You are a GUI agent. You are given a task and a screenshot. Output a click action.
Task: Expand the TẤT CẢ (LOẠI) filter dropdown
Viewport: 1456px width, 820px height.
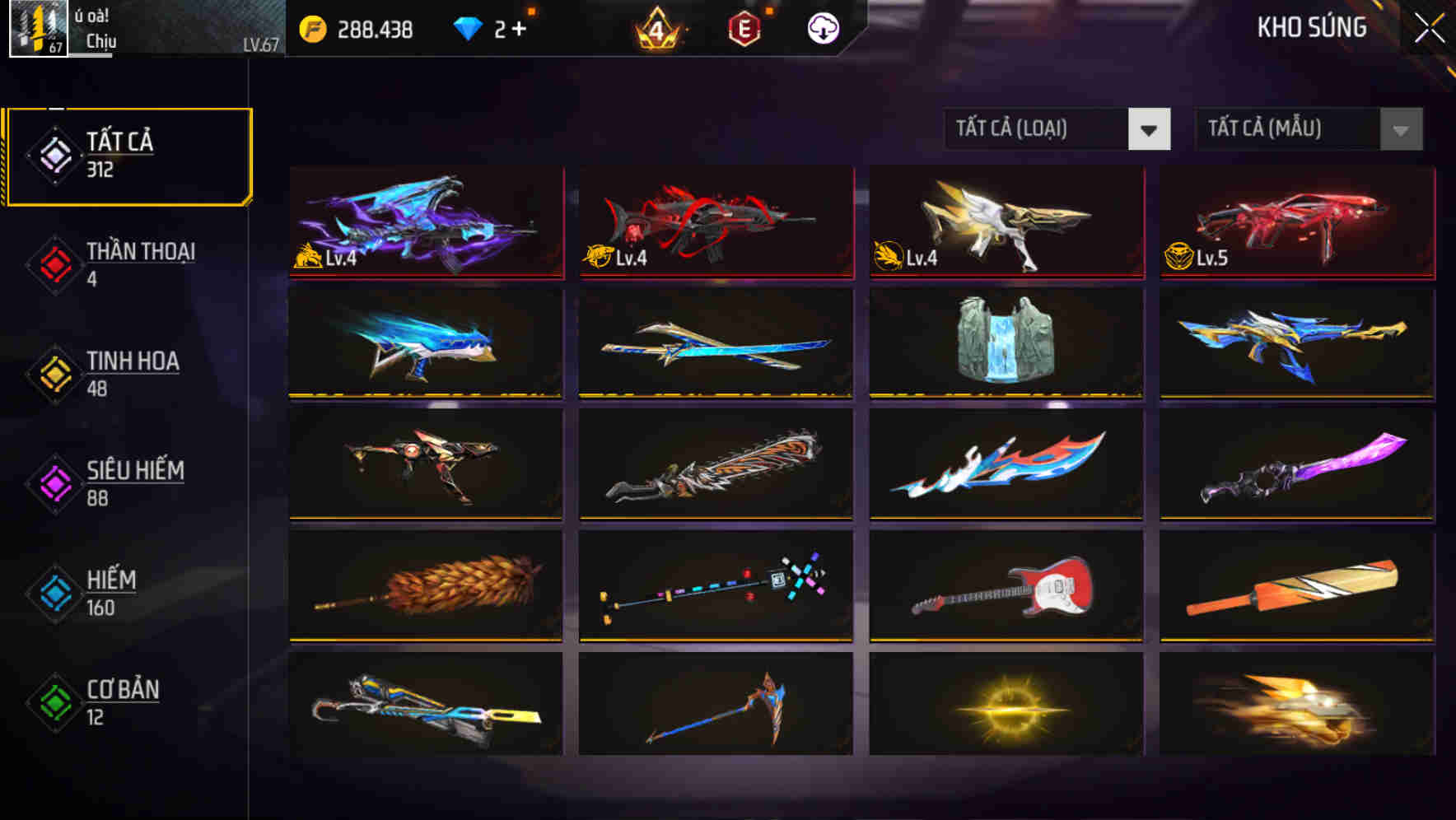1036,129
